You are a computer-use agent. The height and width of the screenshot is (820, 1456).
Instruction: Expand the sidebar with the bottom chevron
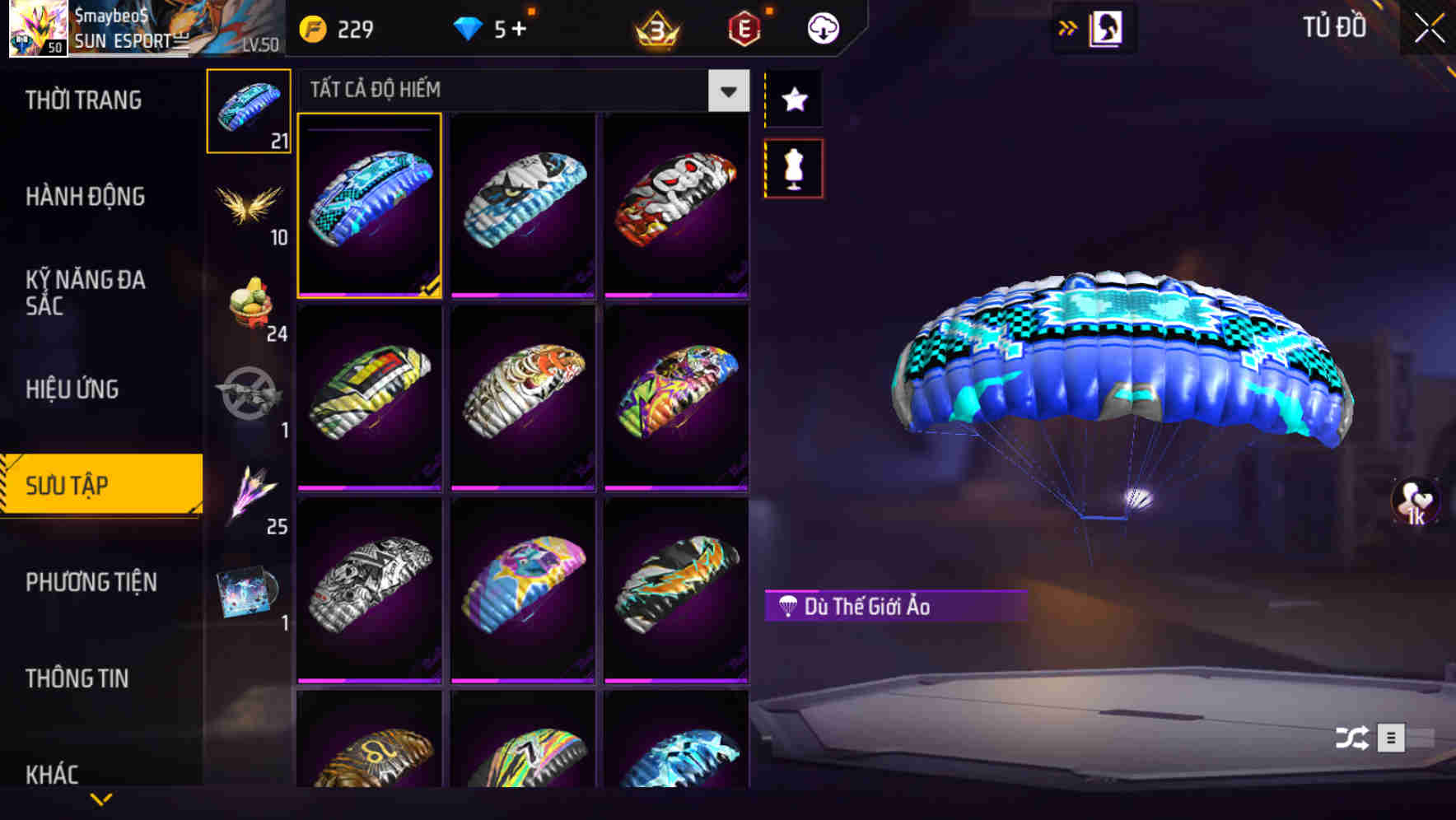pyautogui.click(x=100, y=800)
